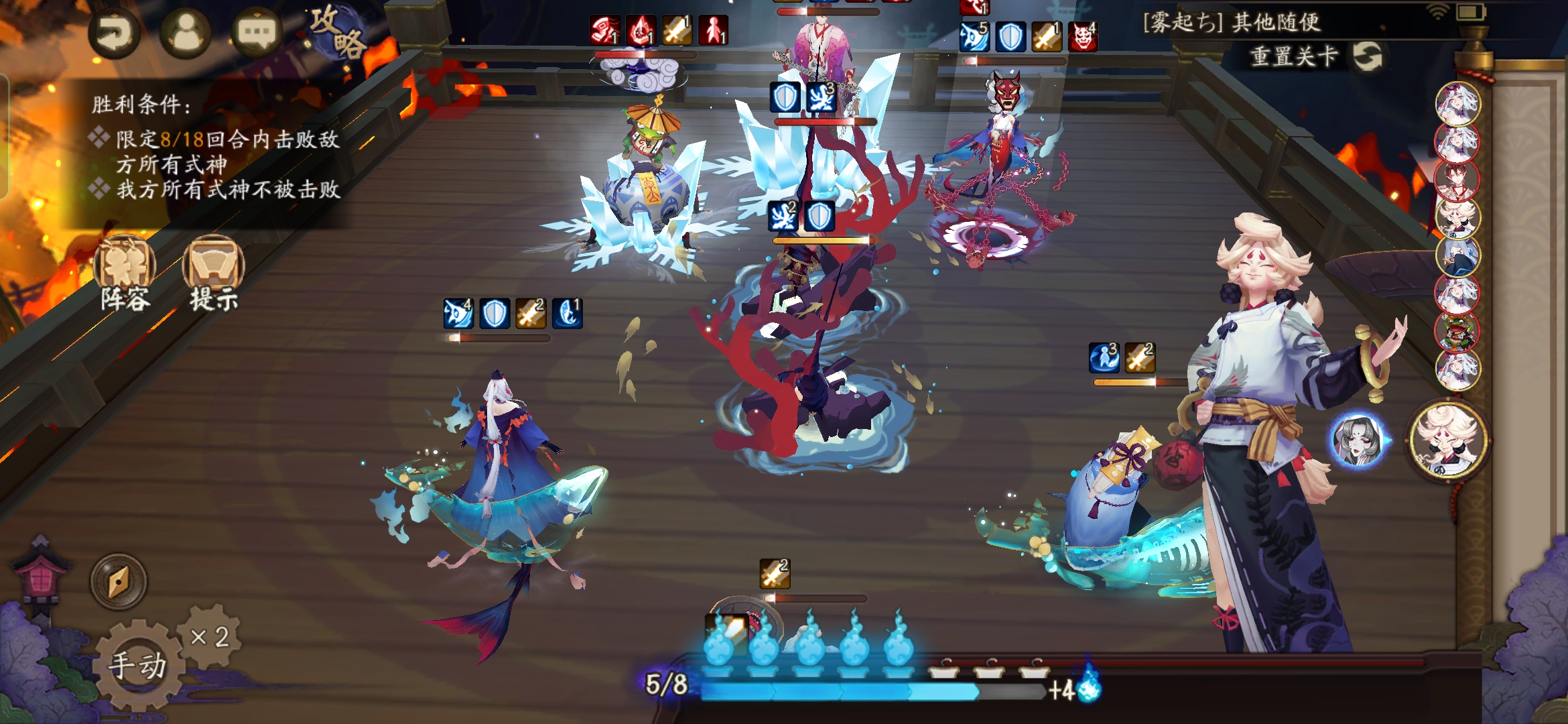The width and height of the screenshot is (1568, 724).
Task: Toggle the 手动 manual battle gear
Action: pos(138,665)
